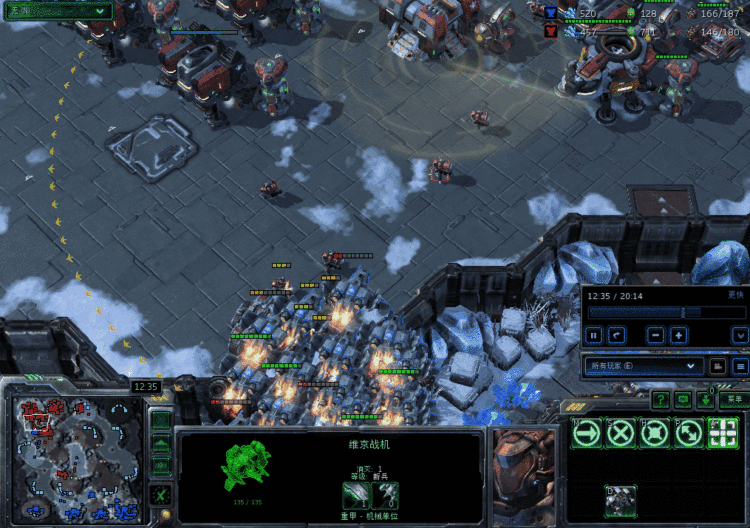Screen dimensions: 750x528
Task: Click the Viking transform mode ability icon
Action: [x=621, y=500]
